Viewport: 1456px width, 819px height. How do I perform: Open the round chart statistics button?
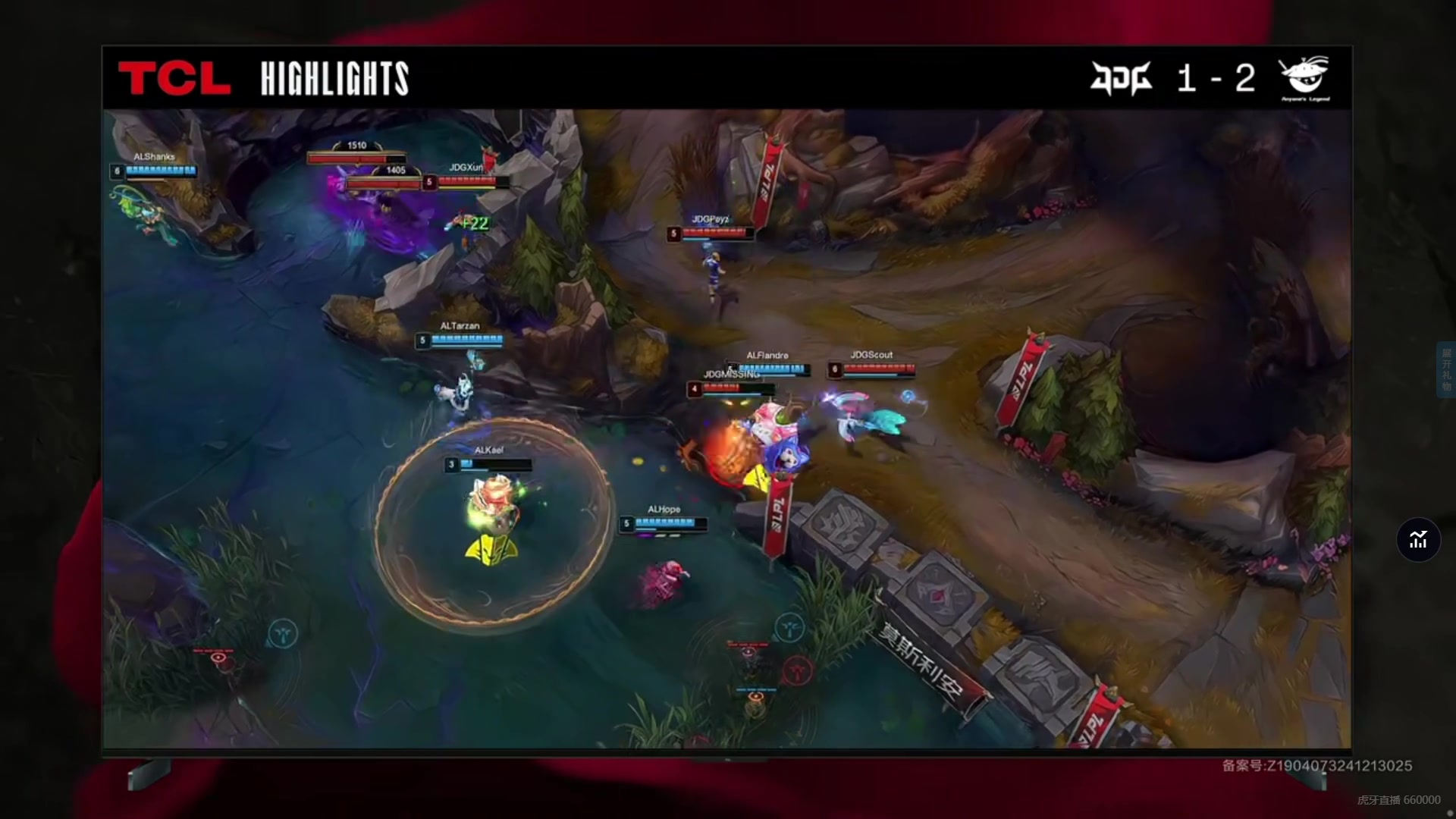click(x=1418, y=540)
